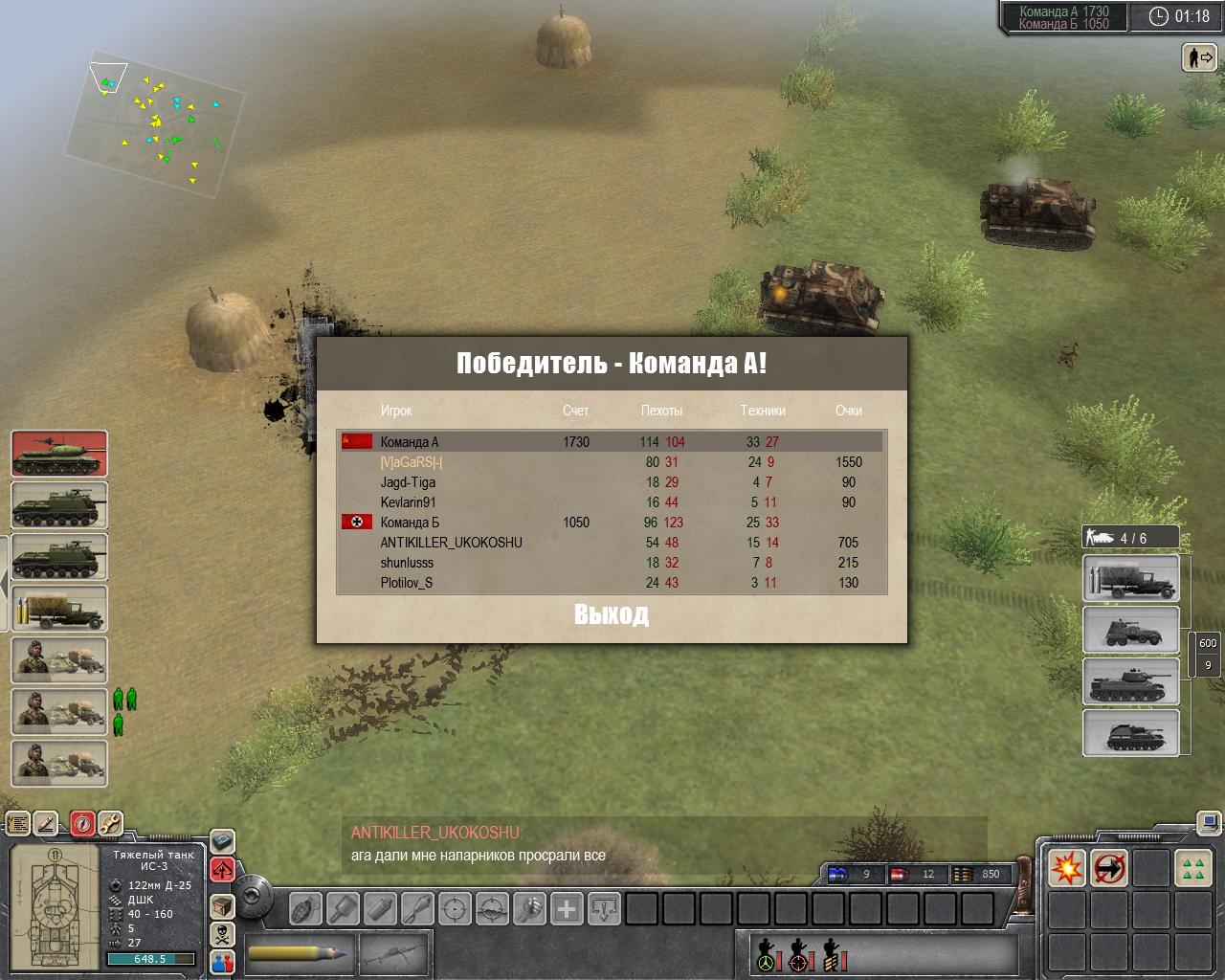
Task: Click the red compass button
Action: coord(82,823)
